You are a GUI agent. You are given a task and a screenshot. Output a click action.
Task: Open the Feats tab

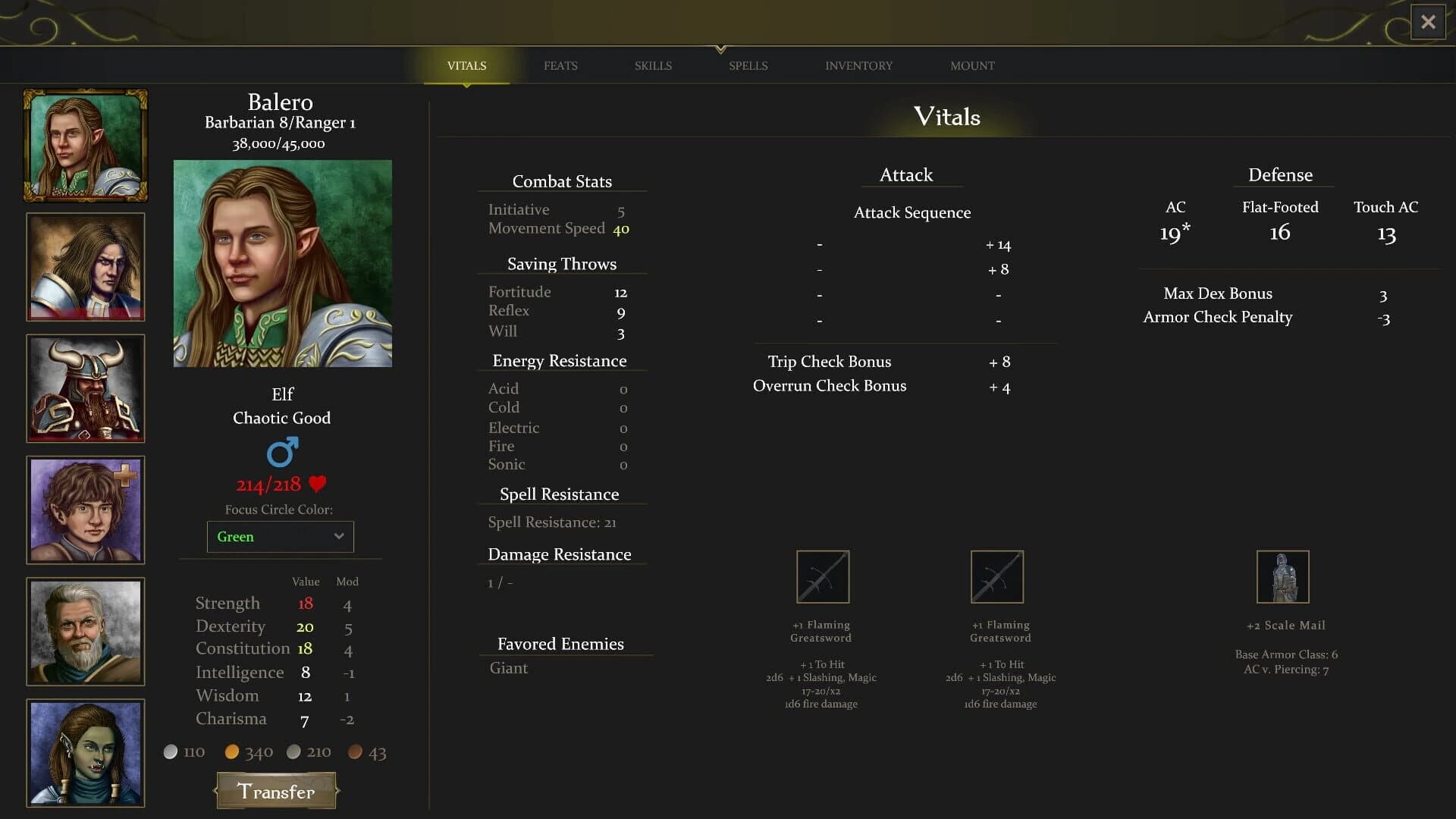pos(560,65)
